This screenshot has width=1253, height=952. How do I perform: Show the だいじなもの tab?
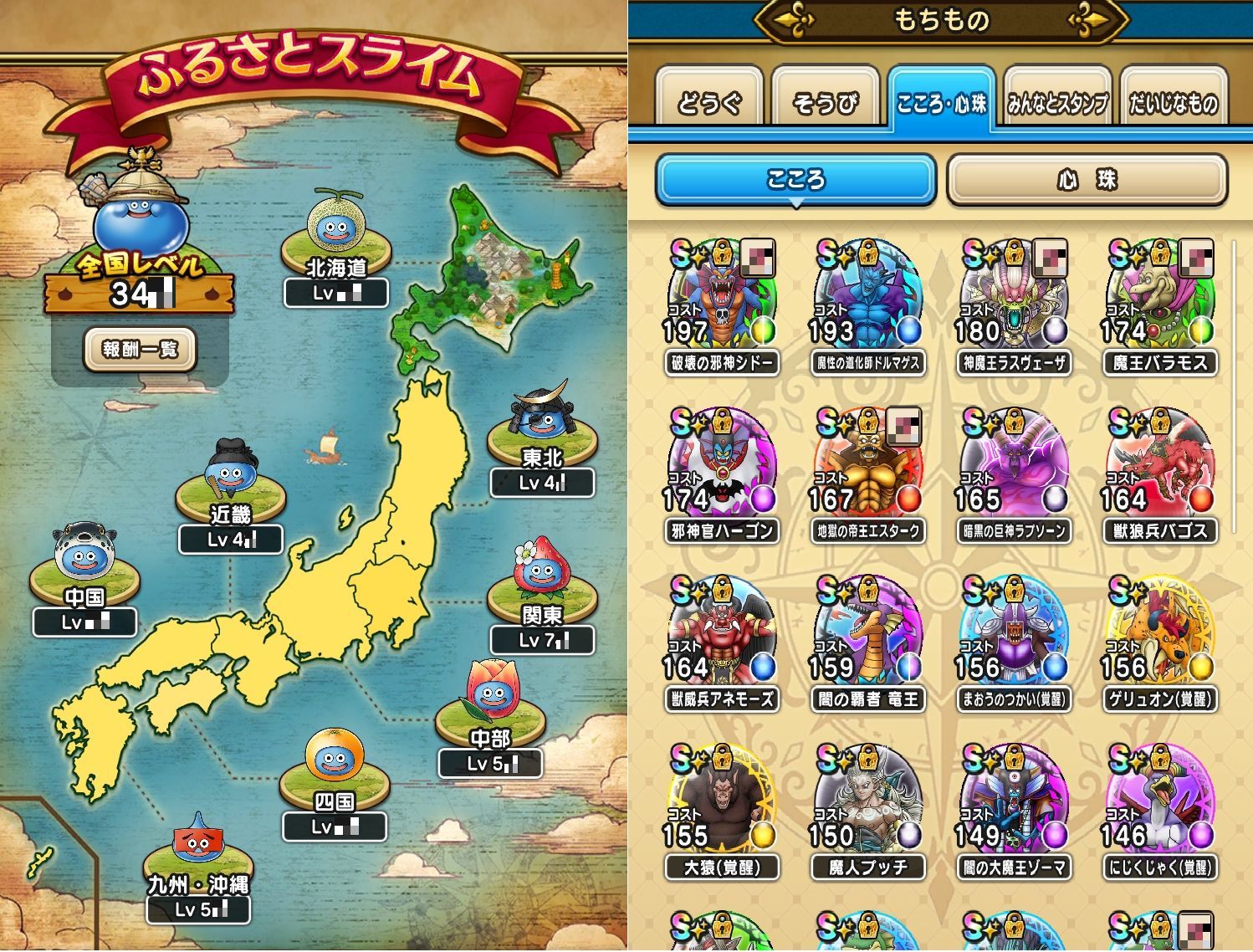pos(1173,103)
